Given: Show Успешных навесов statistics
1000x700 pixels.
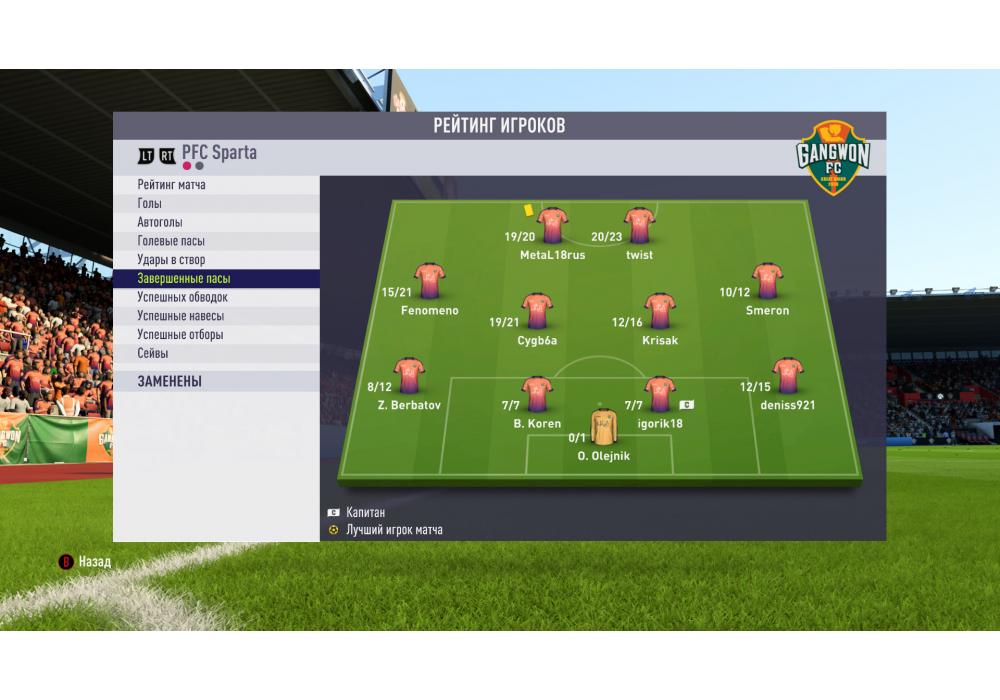Looking at the screenshot, I should tap(181, 316).
